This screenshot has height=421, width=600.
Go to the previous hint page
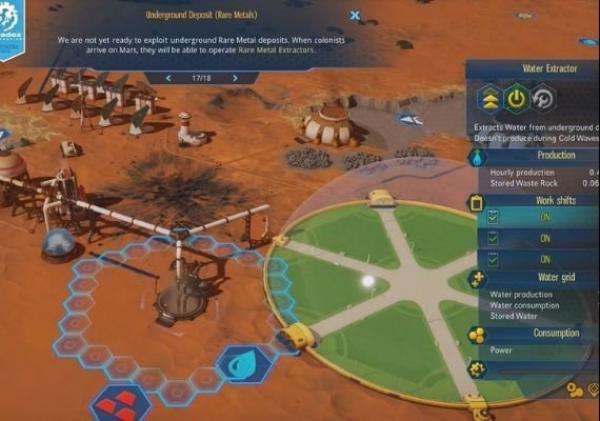pos(168,77)
